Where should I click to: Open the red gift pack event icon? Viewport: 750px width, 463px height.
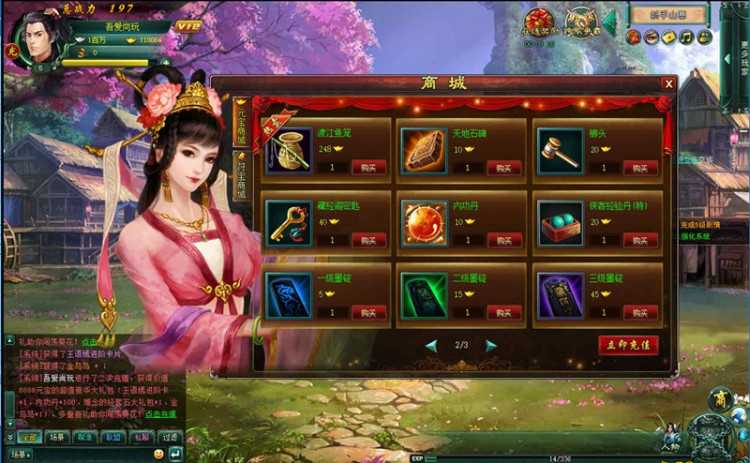click(x=540, y=22)
